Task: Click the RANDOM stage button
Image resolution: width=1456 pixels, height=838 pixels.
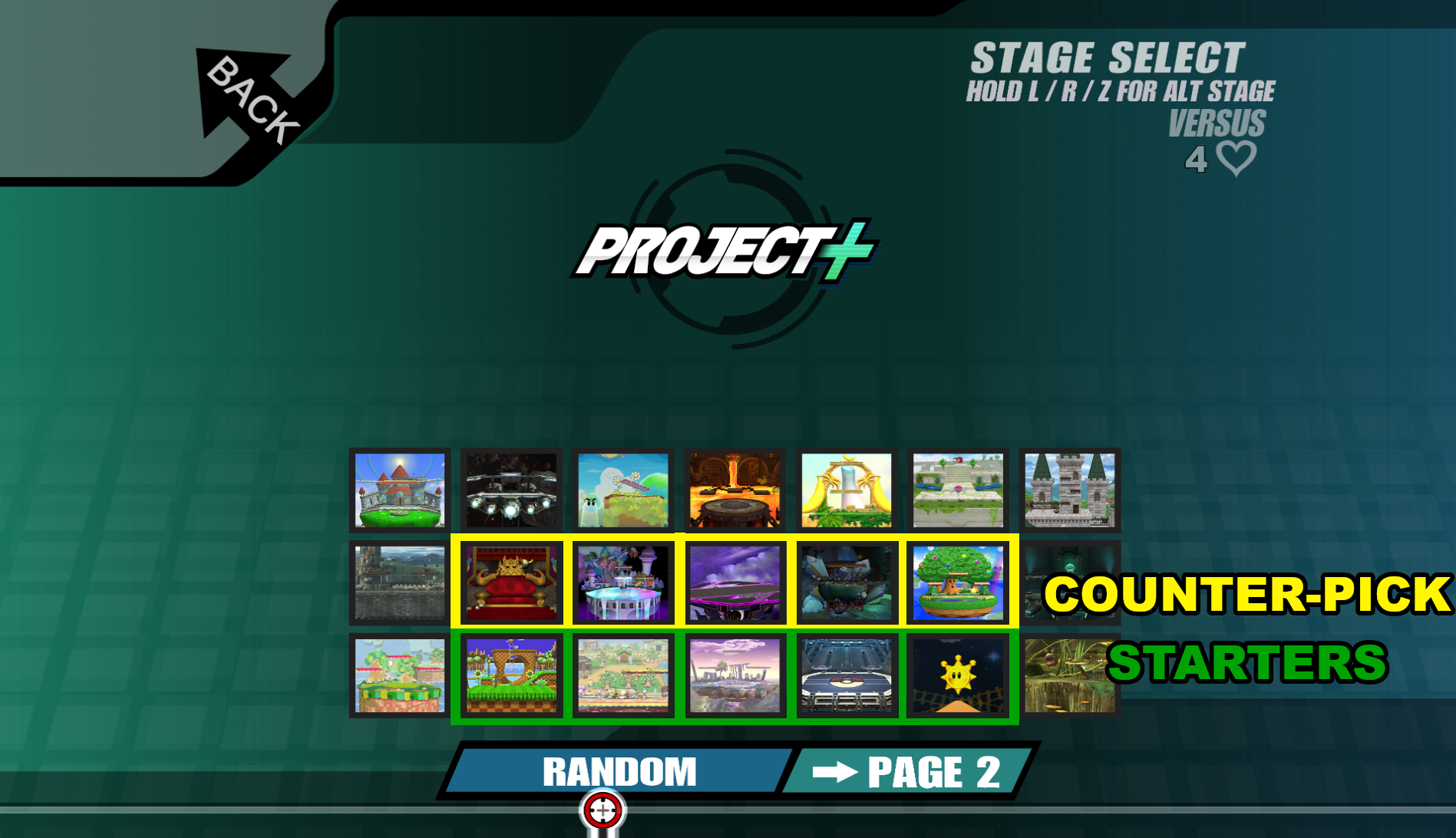Action: tap(620, 771)
